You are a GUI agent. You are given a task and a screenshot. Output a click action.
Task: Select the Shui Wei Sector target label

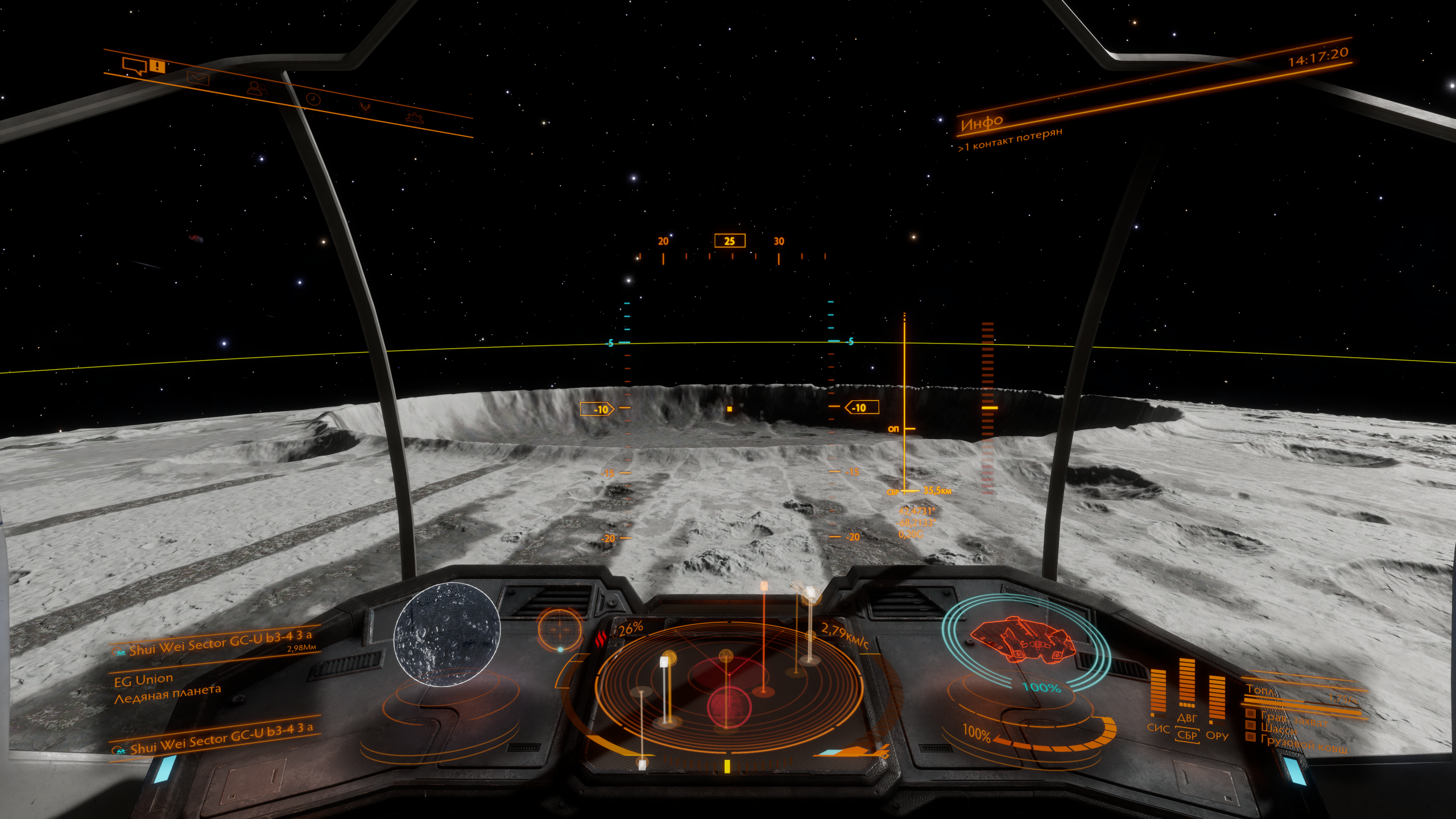pos(219,643)
